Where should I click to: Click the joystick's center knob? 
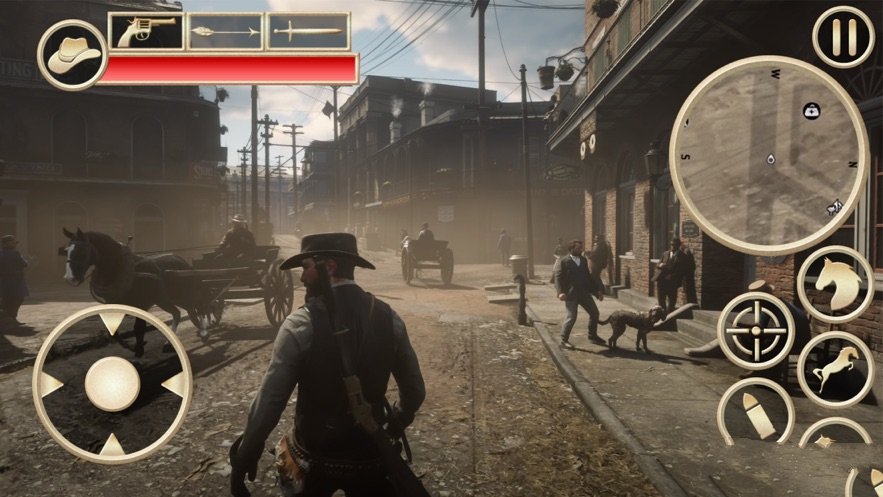point(112,383)
